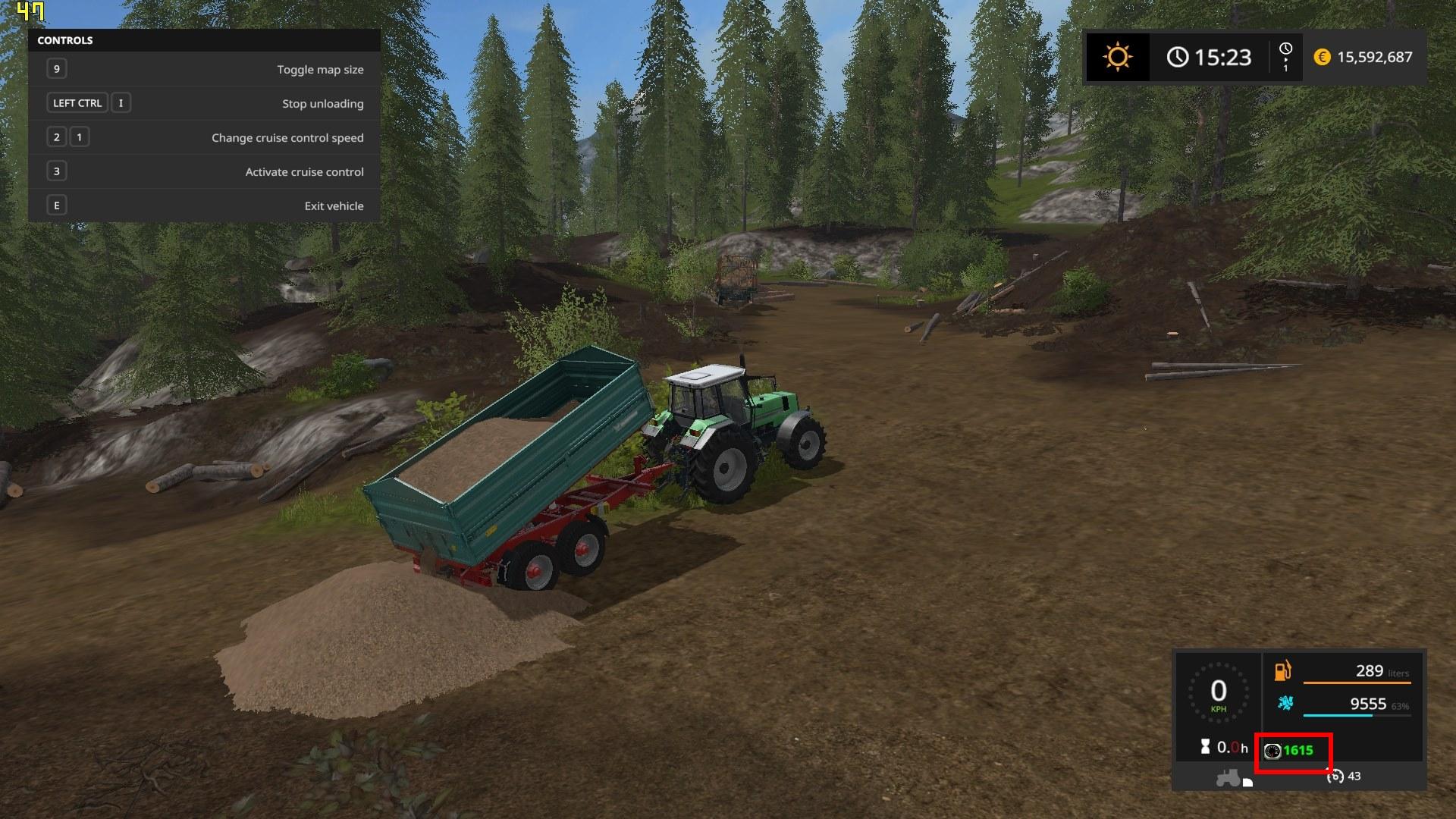Click the sunny weather icon
The height and width of the screenshot is (819, 1456).
tap(1118, 57)
